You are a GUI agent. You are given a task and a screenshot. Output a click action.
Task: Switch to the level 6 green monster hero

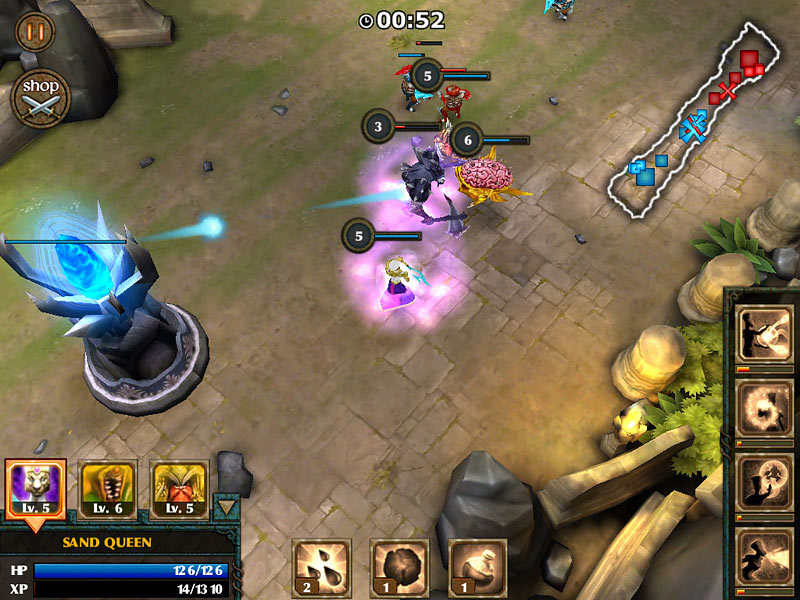coord(108,489)
